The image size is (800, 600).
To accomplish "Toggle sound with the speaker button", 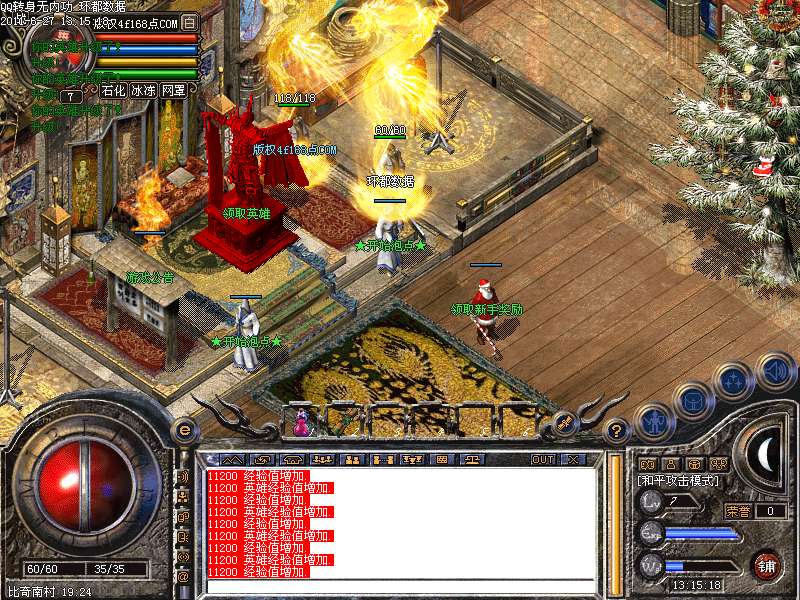I will pos(773,371).
